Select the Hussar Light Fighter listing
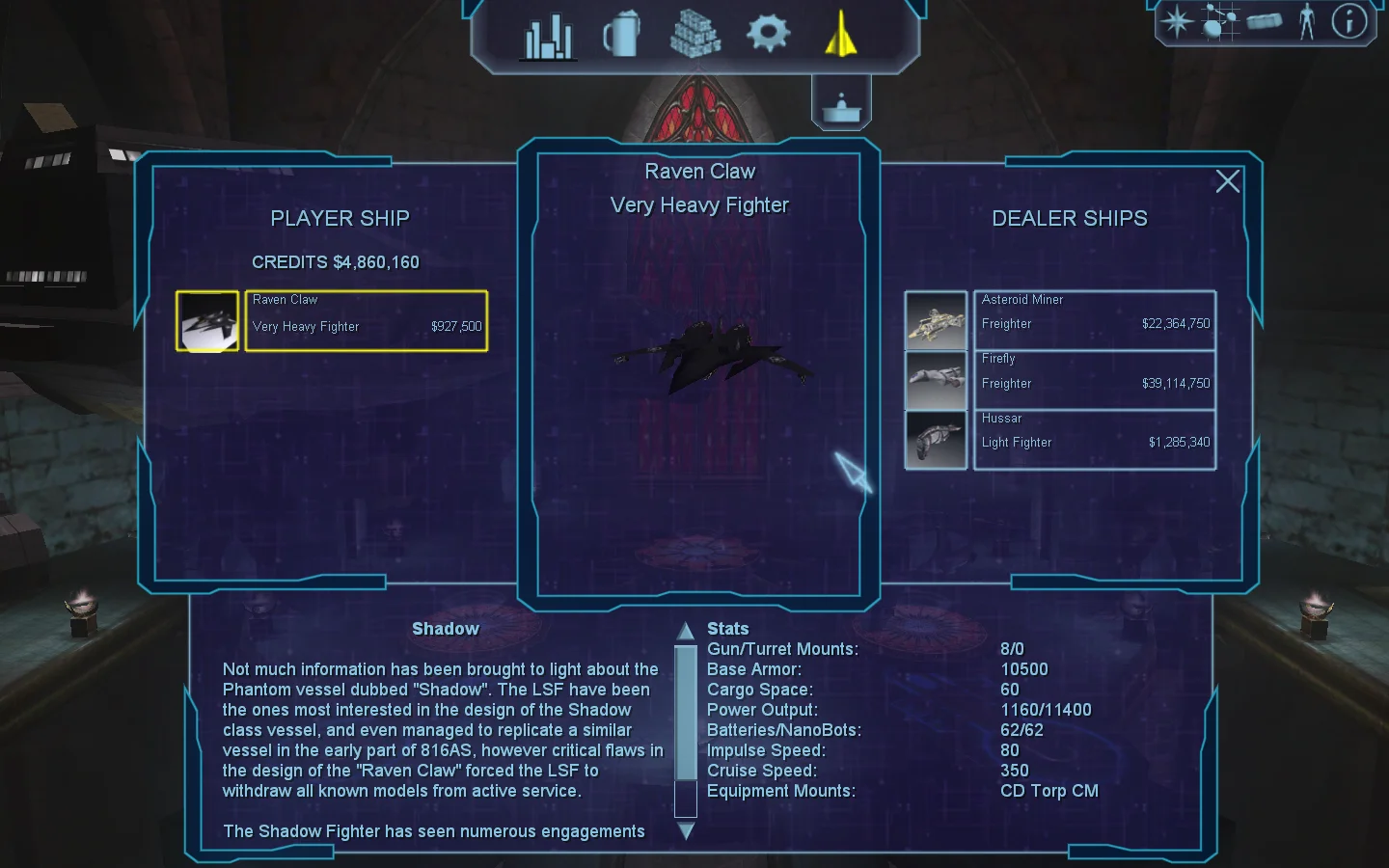 [x=1094, y=440]
